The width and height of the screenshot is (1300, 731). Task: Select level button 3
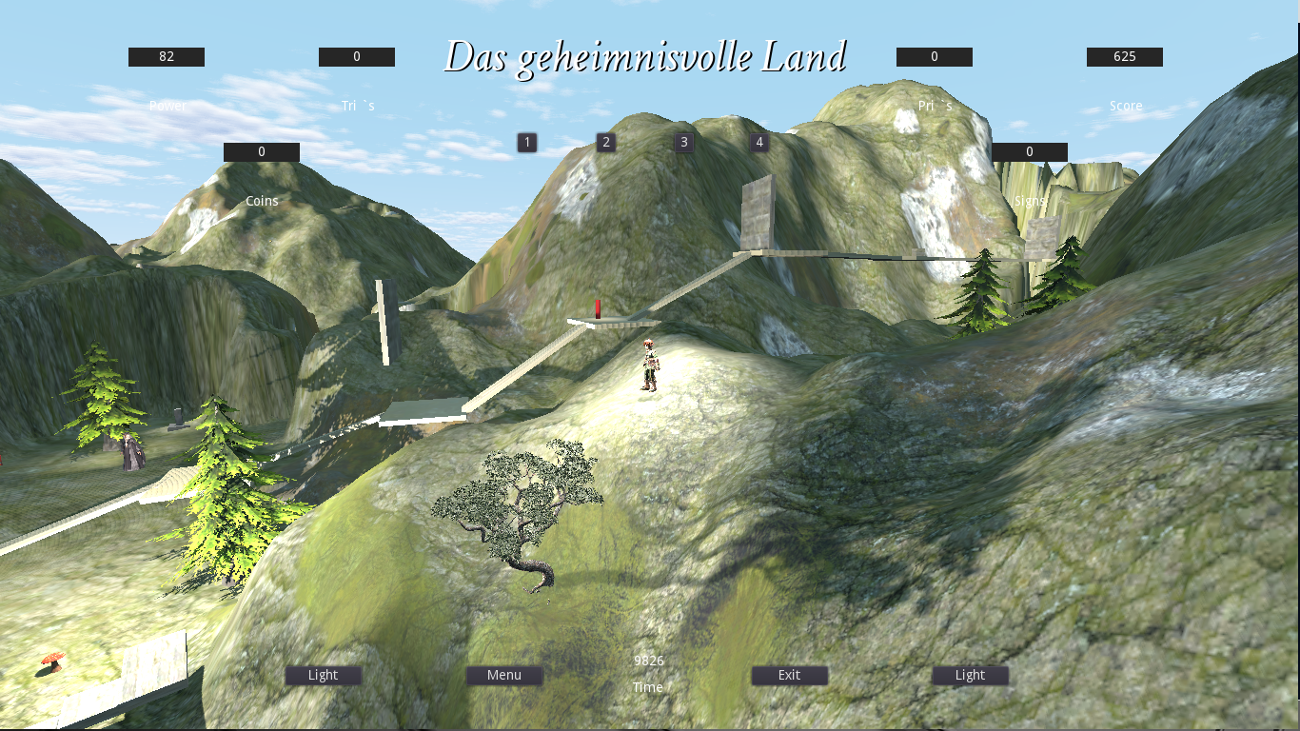683,142
